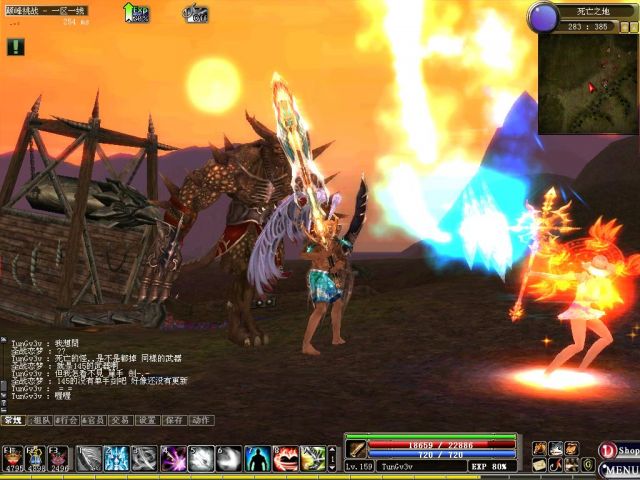Click the purple orb beside the minimap
The width and height of the screenshot is (640, 480).
(x=543, y=17)
